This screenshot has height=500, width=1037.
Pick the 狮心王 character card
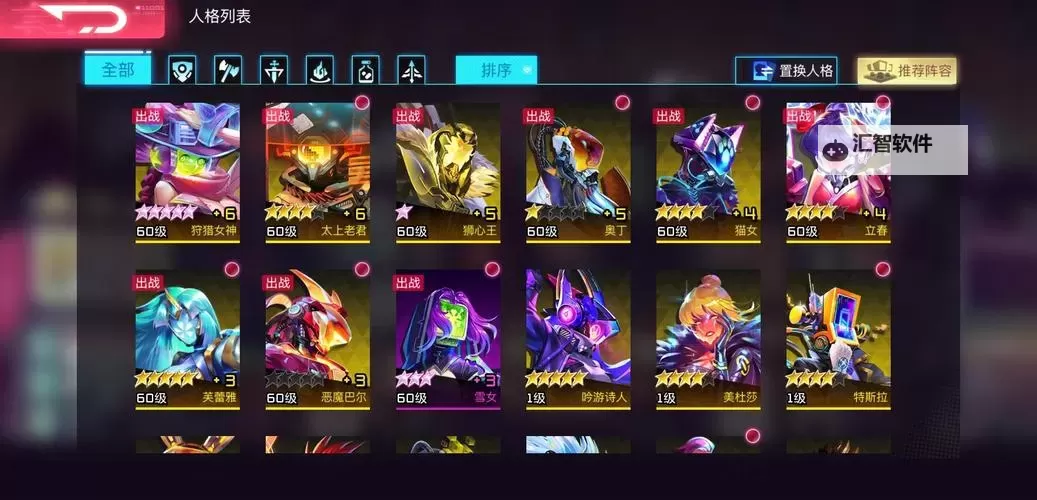point(448,170)
